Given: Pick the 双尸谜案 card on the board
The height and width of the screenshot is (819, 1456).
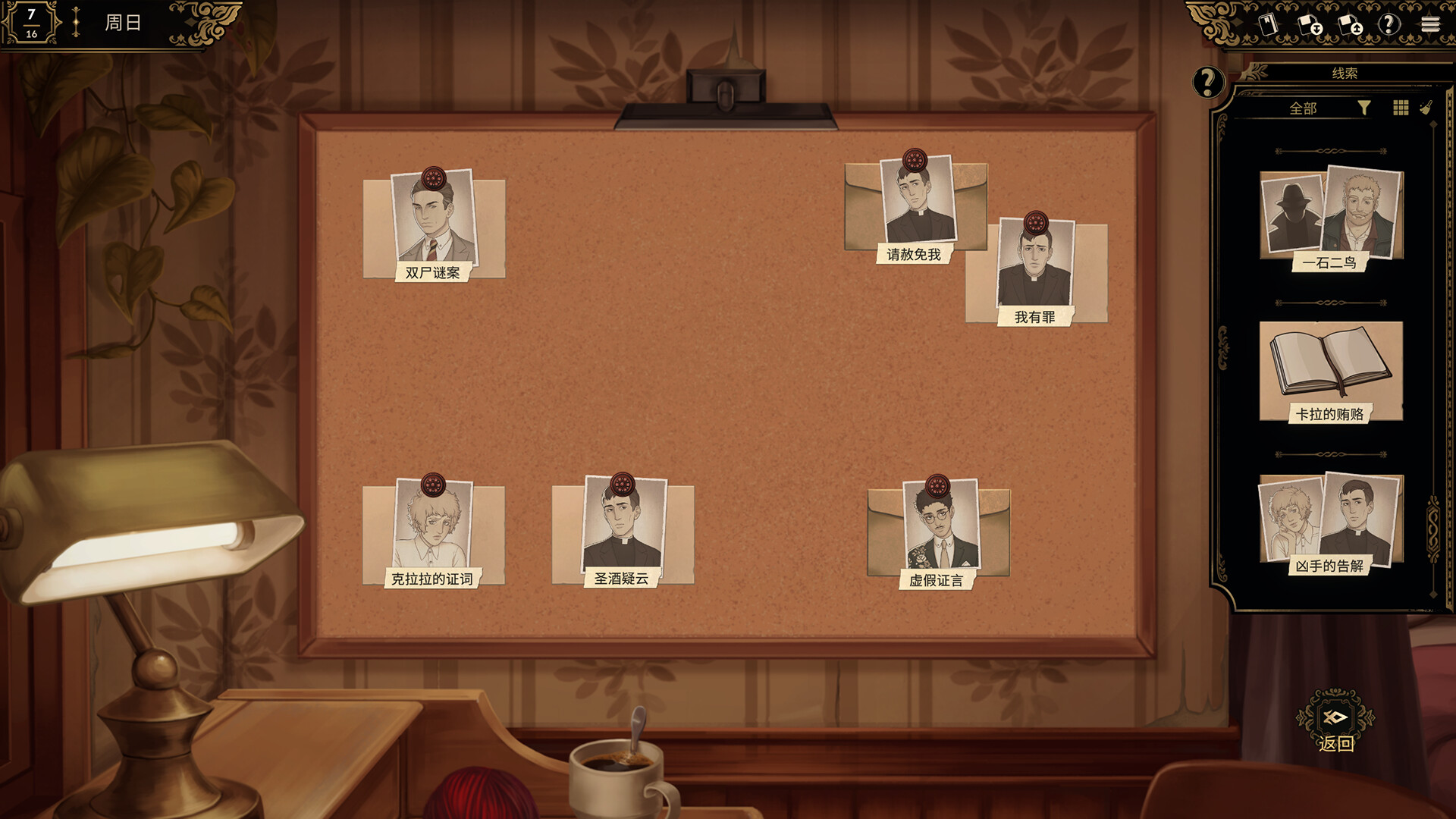Looking at the screenshot, I should (x=434, y=226).
